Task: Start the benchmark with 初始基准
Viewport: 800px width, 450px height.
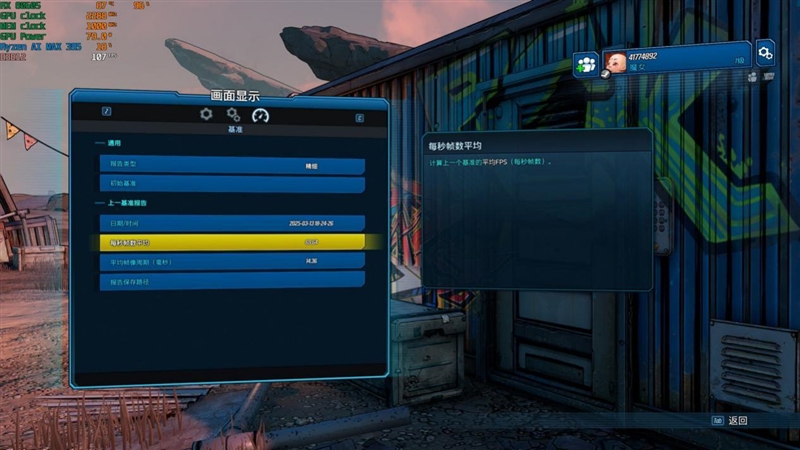Action: (231, 184)
